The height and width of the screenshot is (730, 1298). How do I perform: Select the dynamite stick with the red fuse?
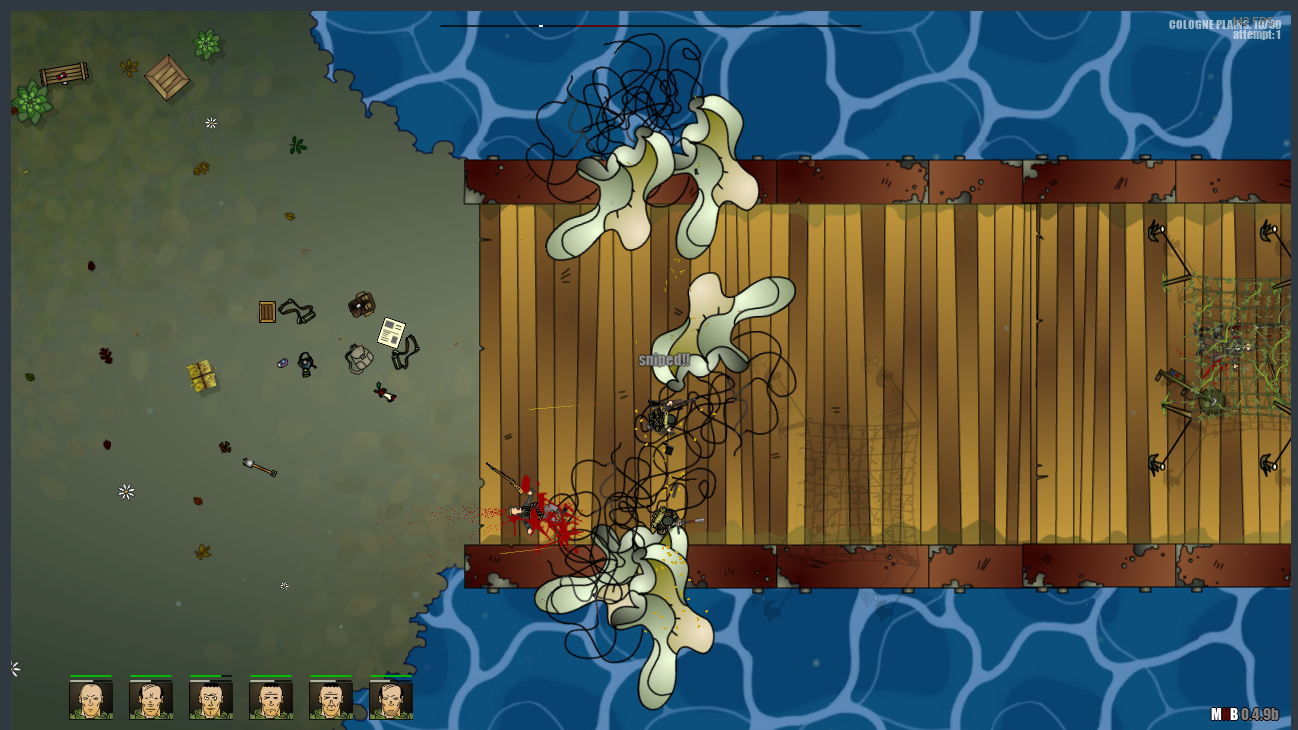click(384, 392)
